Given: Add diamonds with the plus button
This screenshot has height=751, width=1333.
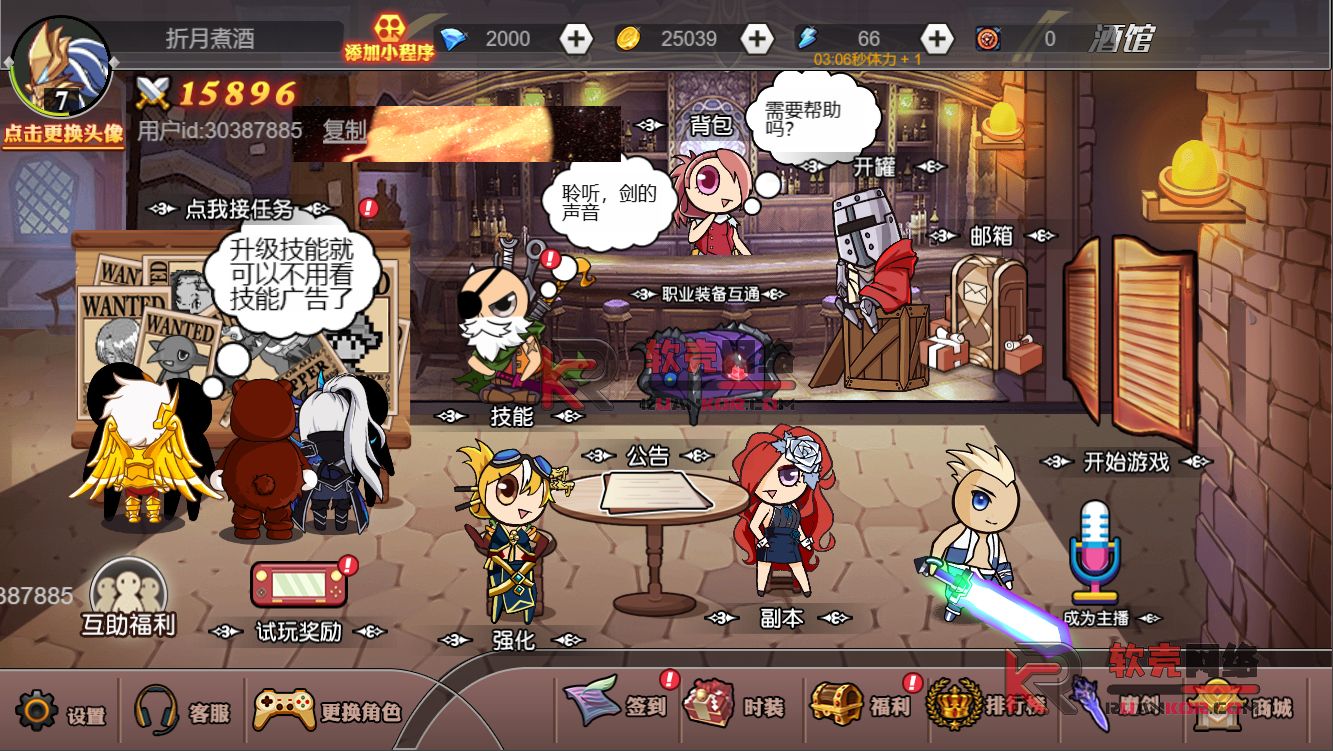Looking at the screenshot, I should [x=576, y=39].
